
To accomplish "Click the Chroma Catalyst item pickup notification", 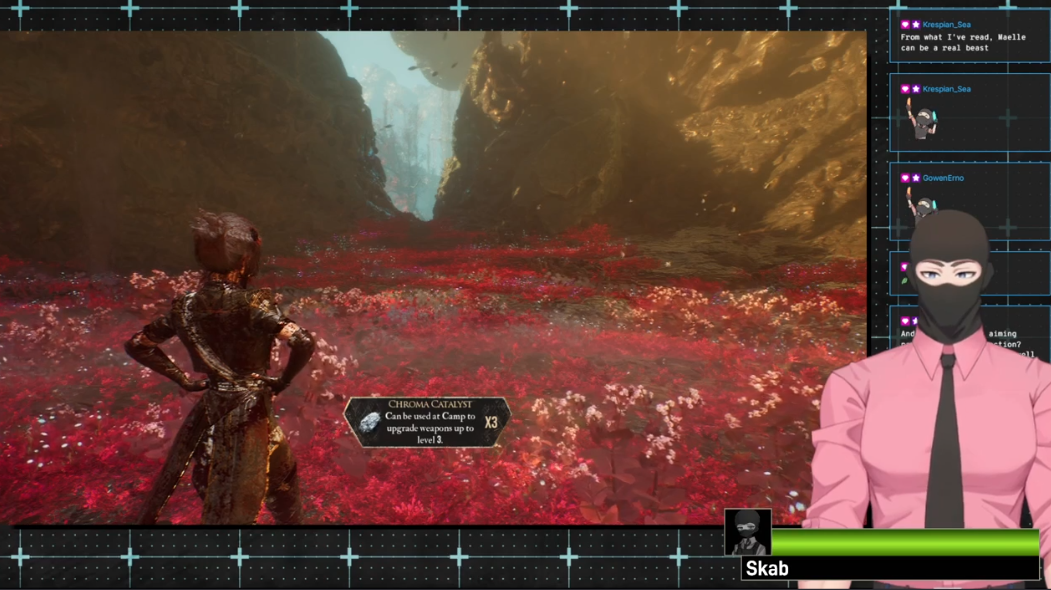I will 427,421.
